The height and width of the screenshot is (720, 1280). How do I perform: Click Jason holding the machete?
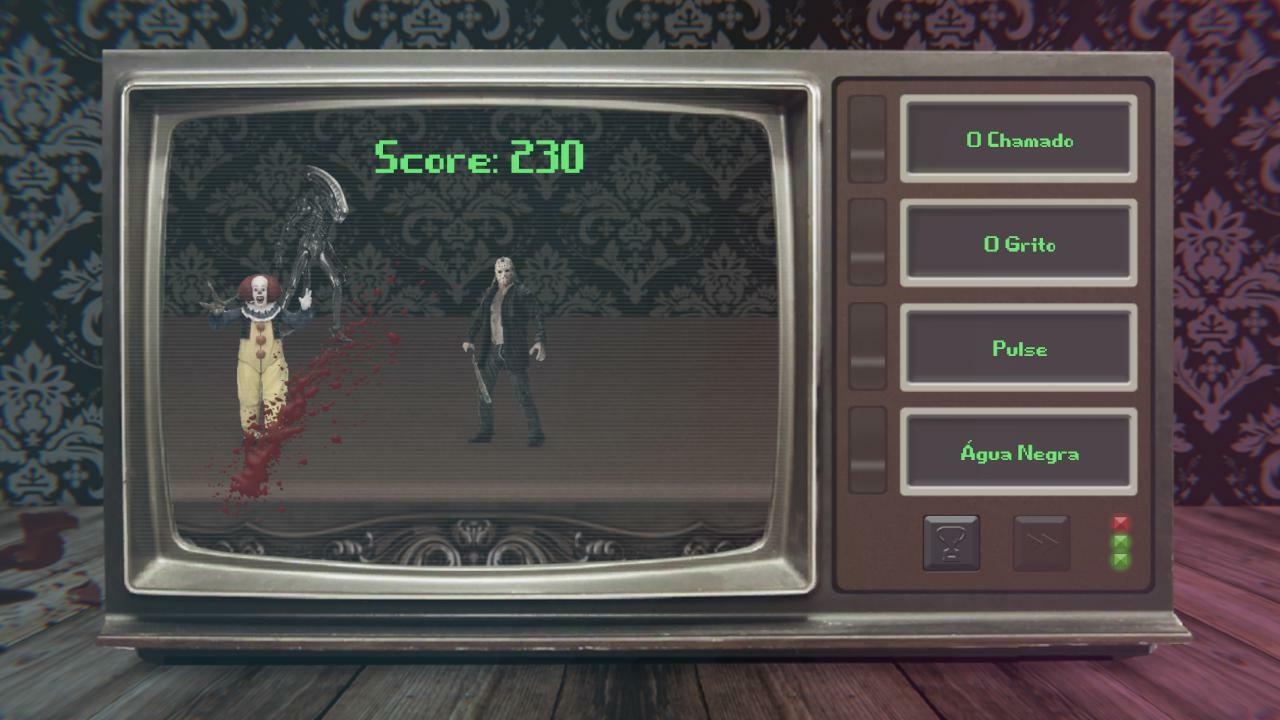pyautogui.click(x=502, y=350)
